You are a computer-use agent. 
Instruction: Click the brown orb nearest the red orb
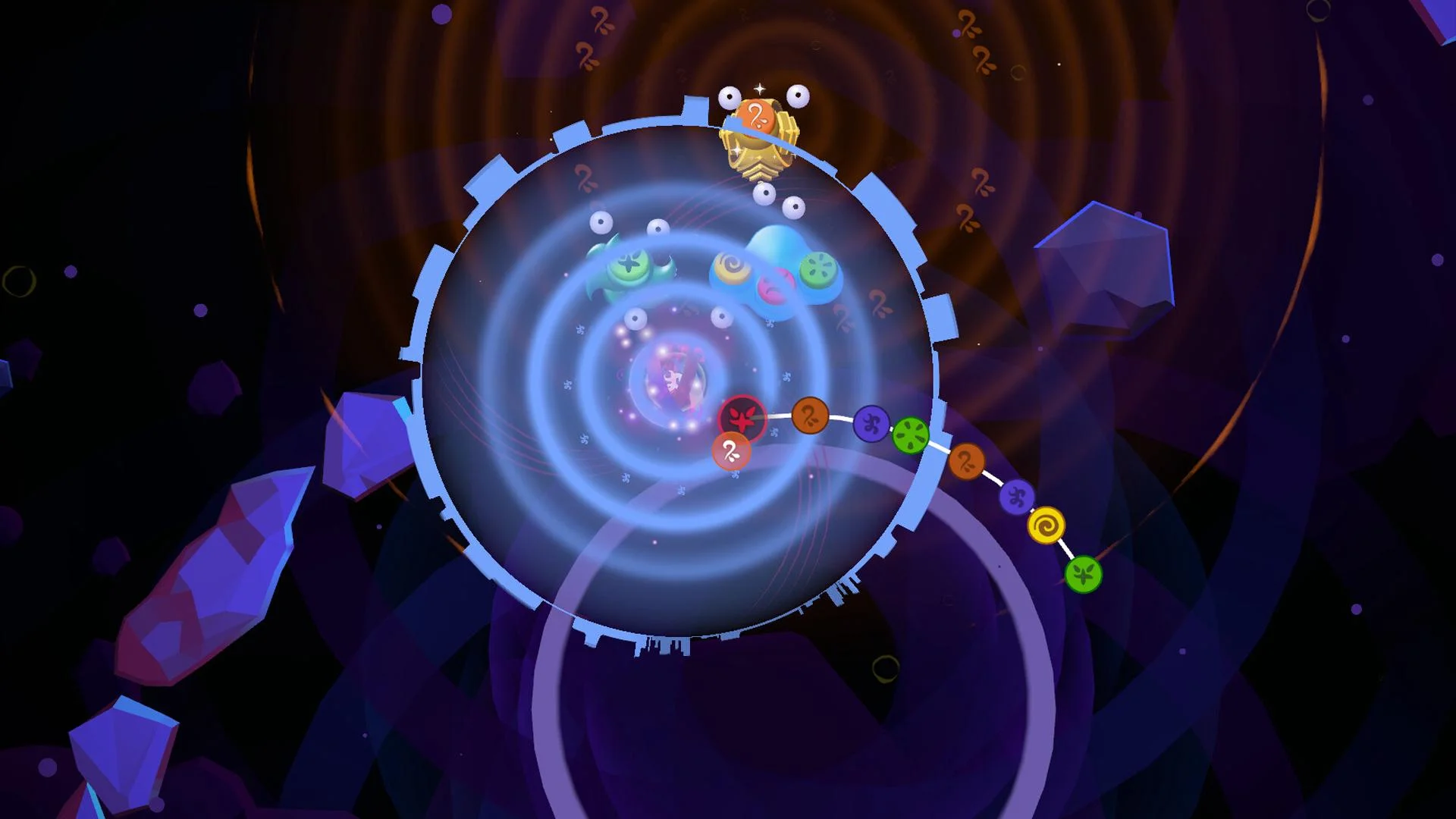point(810,416)
